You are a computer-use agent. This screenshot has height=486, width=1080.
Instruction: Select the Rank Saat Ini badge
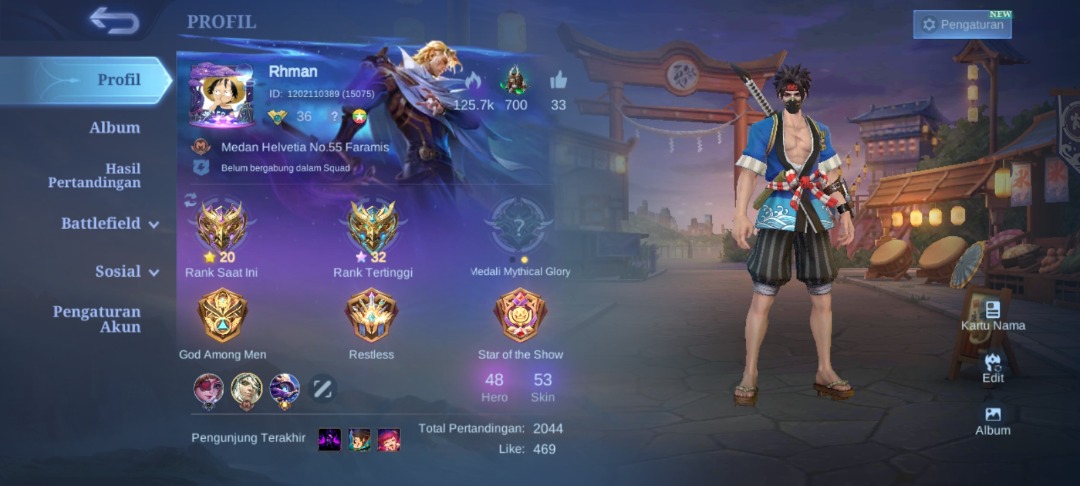(x=222, y=228)
